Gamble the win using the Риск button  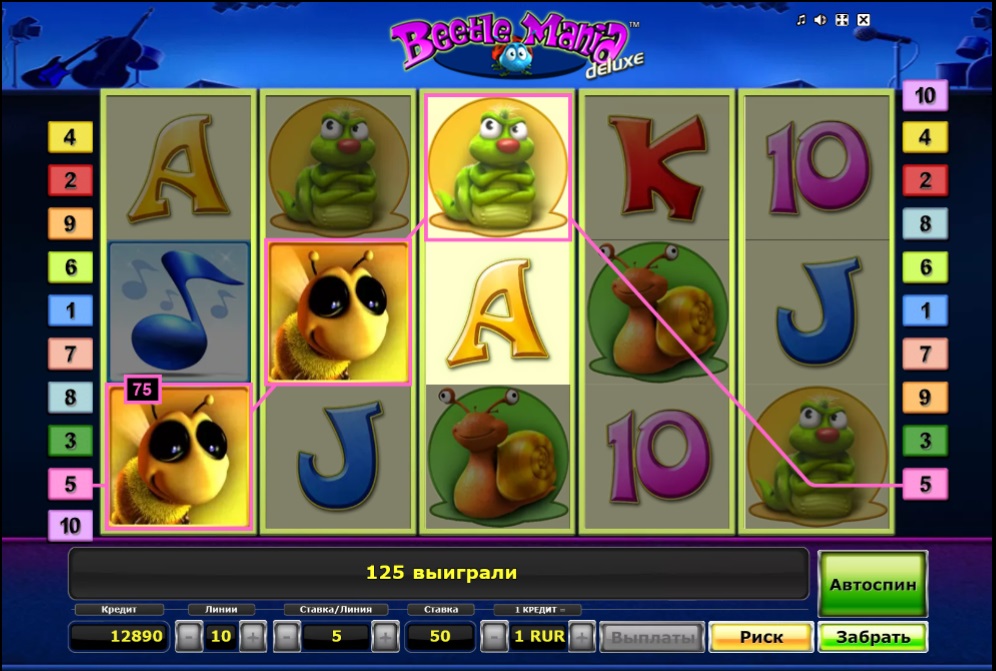click(761, 637)
